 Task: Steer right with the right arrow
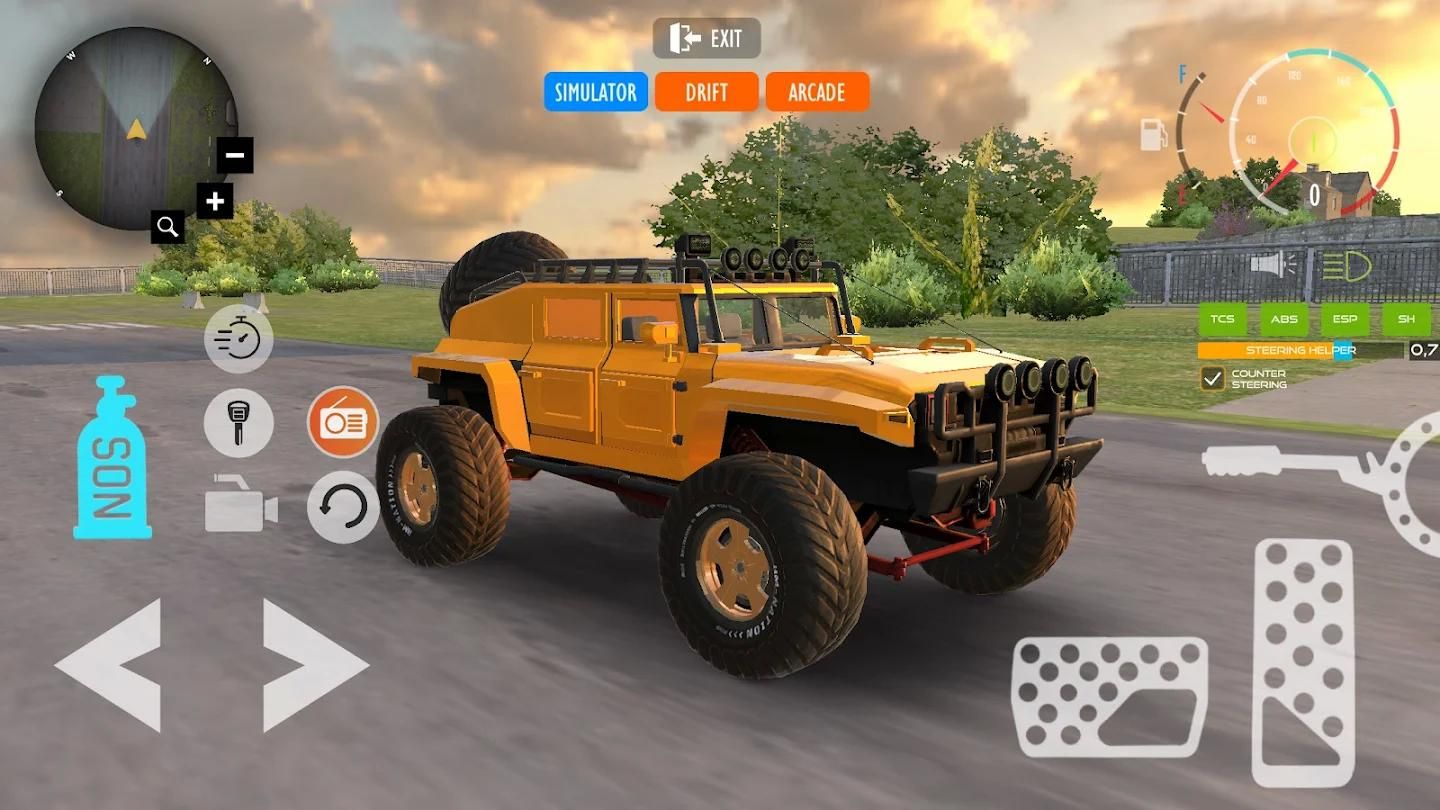coord(313,664)
